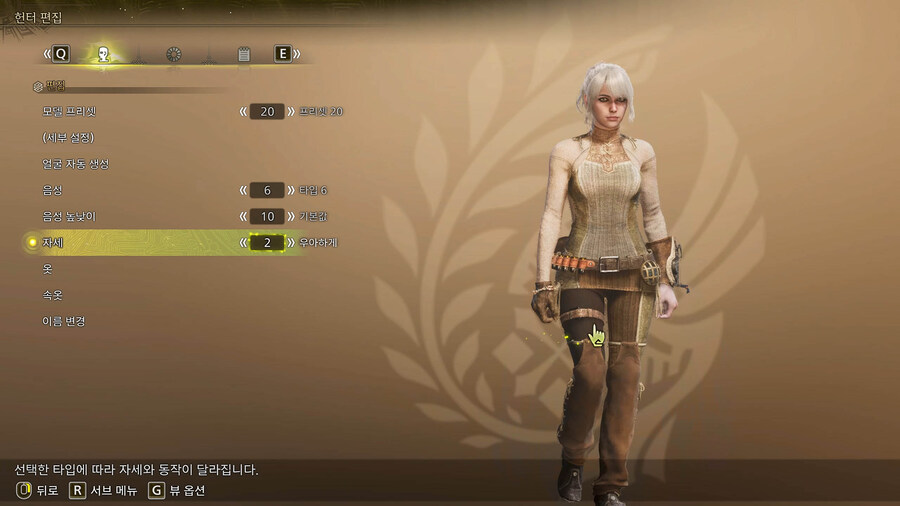Decrease the 모델 프리셋 value with left arrow
This screenshot has width=900, height=506.
pos(243,111)
